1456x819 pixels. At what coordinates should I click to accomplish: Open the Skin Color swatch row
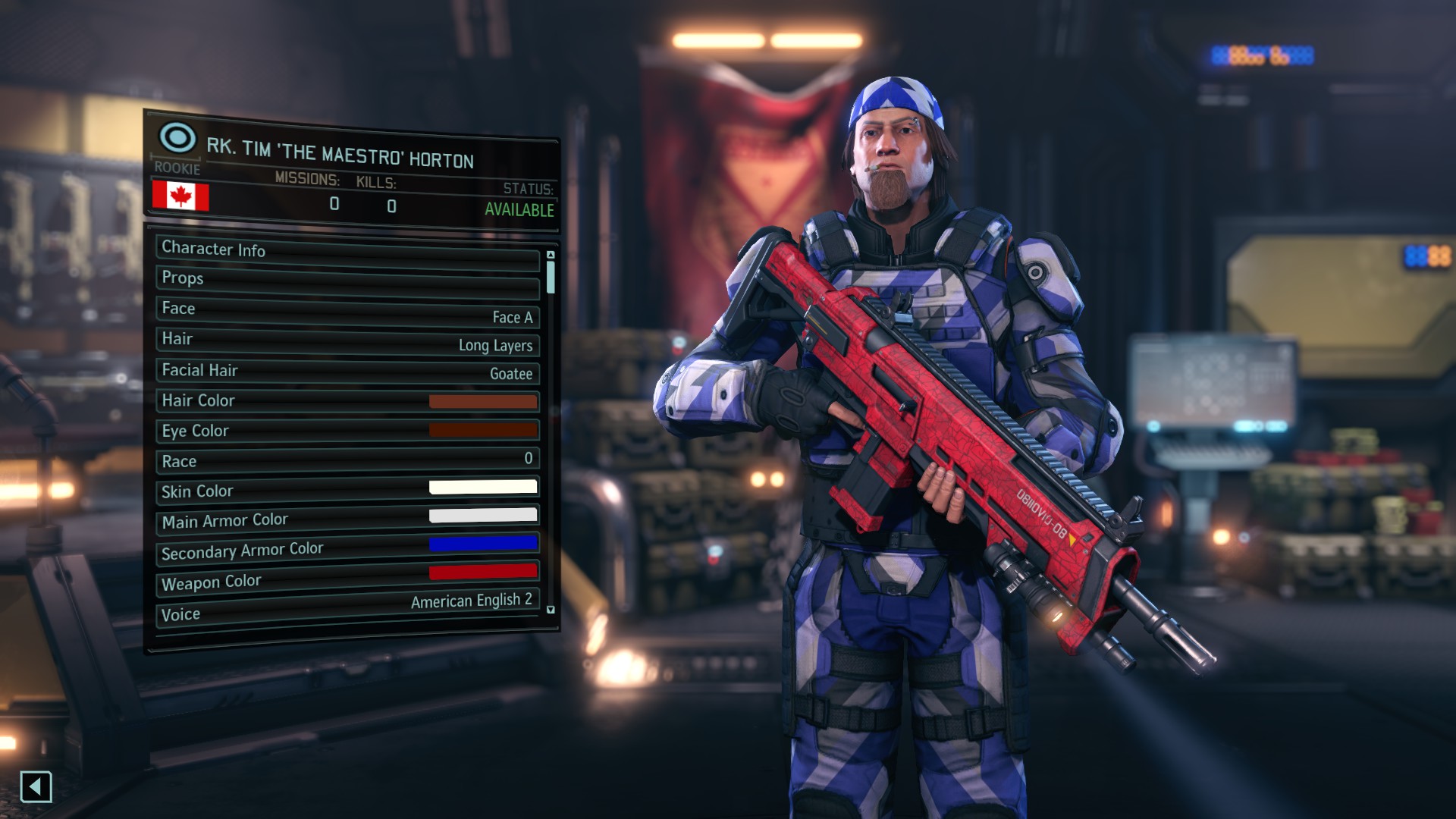(347, 490)
